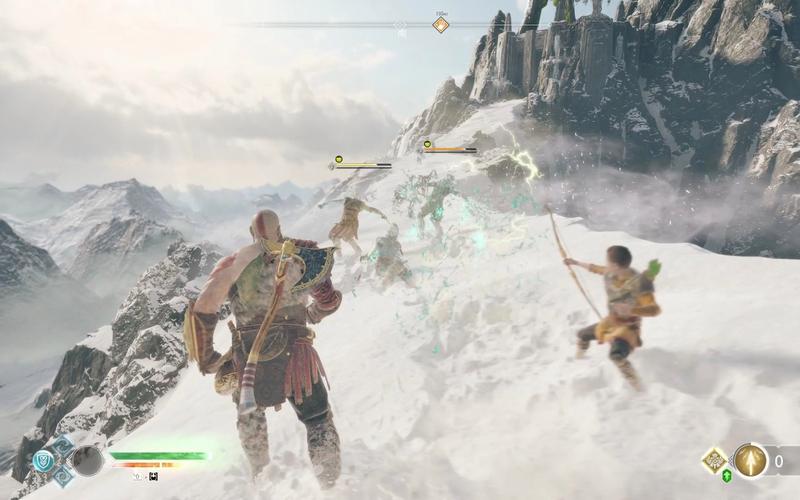Click the round empty rage portrait
The width and height of the screenshot is (800, 500).
click(x=88, y=460)
